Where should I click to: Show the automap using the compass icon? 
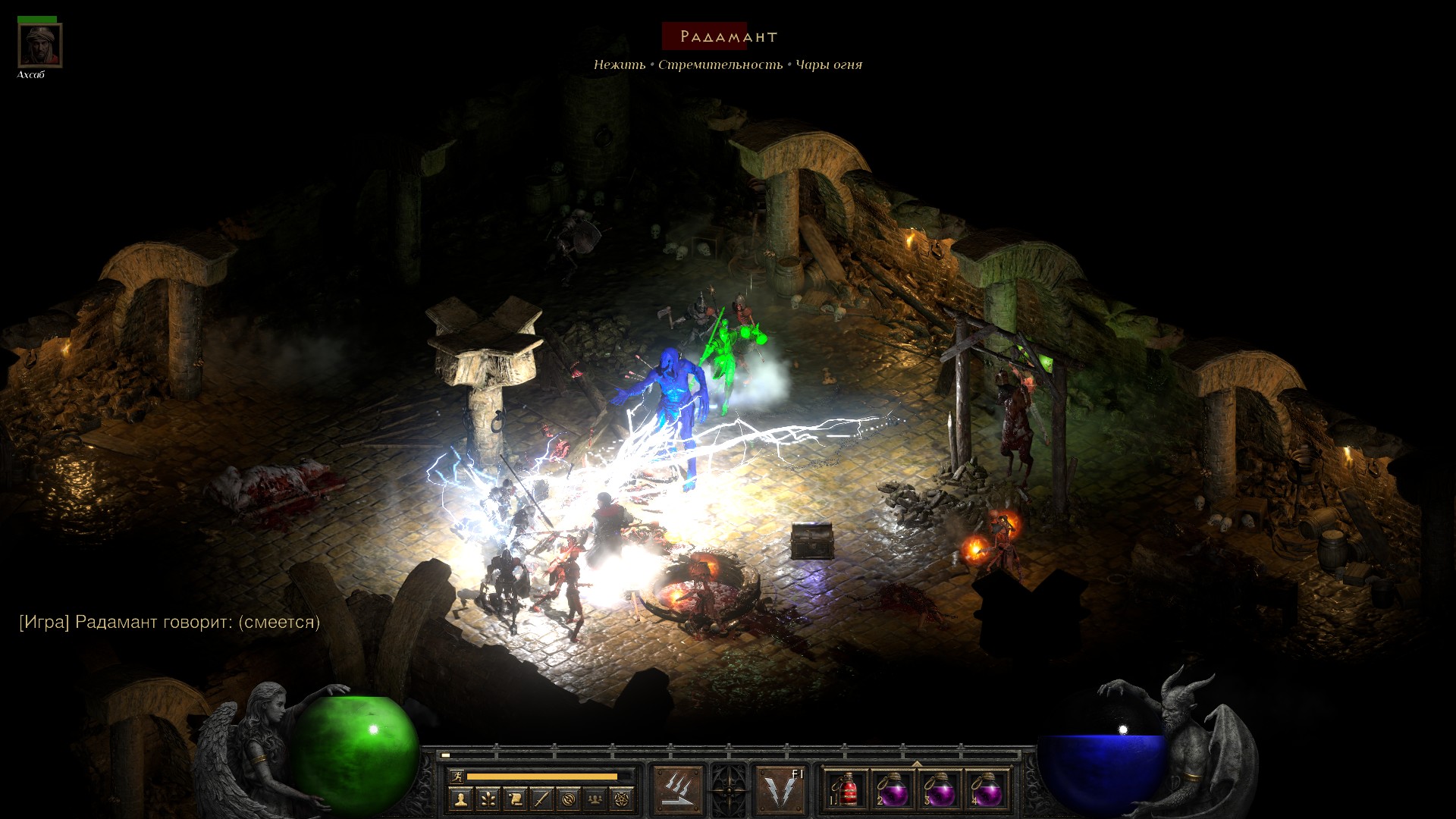(569, 799)
